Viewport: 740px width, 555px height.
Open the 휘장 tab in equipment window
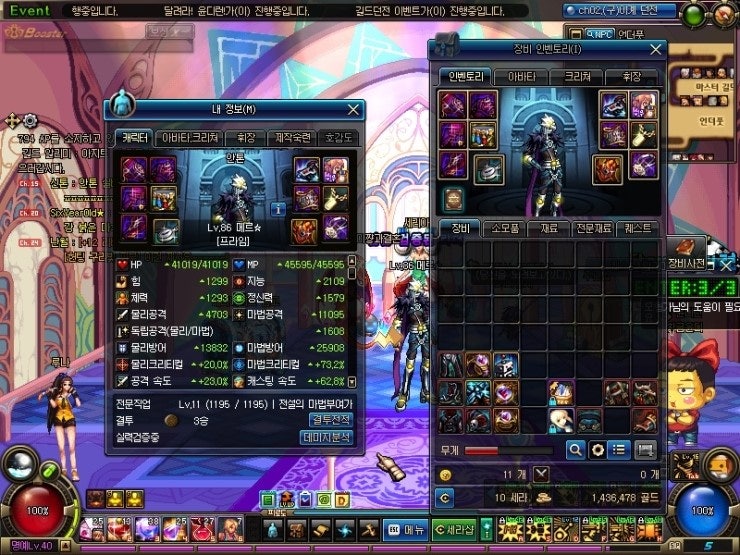click(x=630, y=76)
